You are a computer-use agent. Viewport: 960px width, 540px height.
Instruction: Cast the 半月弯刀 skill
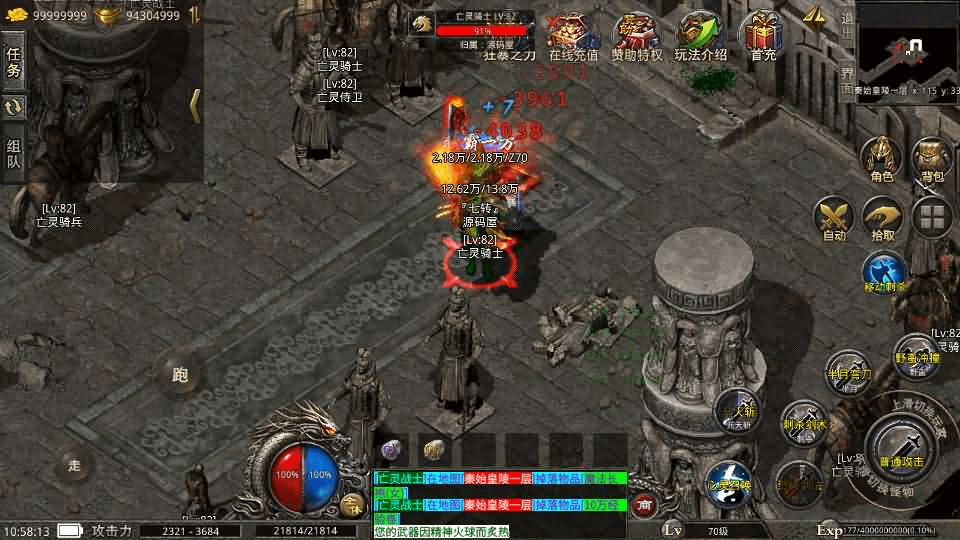[x=848, y=370]
